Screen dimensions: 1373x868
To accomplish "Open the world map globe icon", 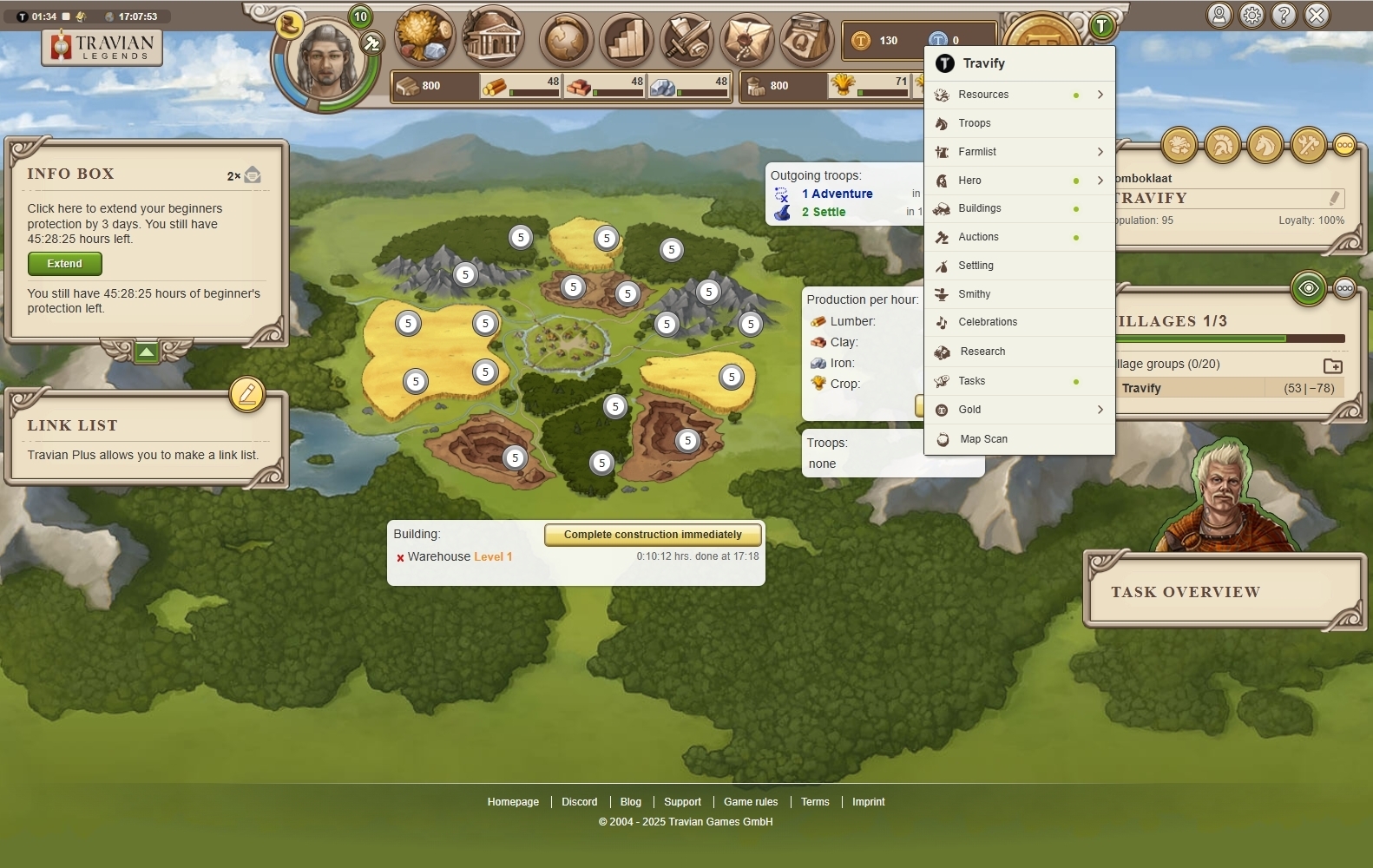I will (x=567, y=40).
